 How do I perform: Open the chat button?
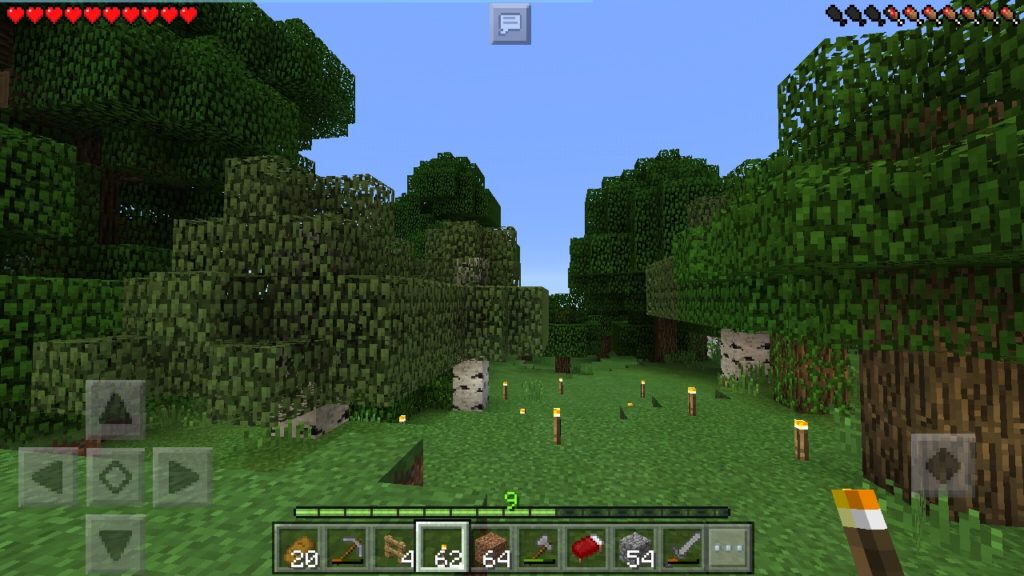pos(510,24)
